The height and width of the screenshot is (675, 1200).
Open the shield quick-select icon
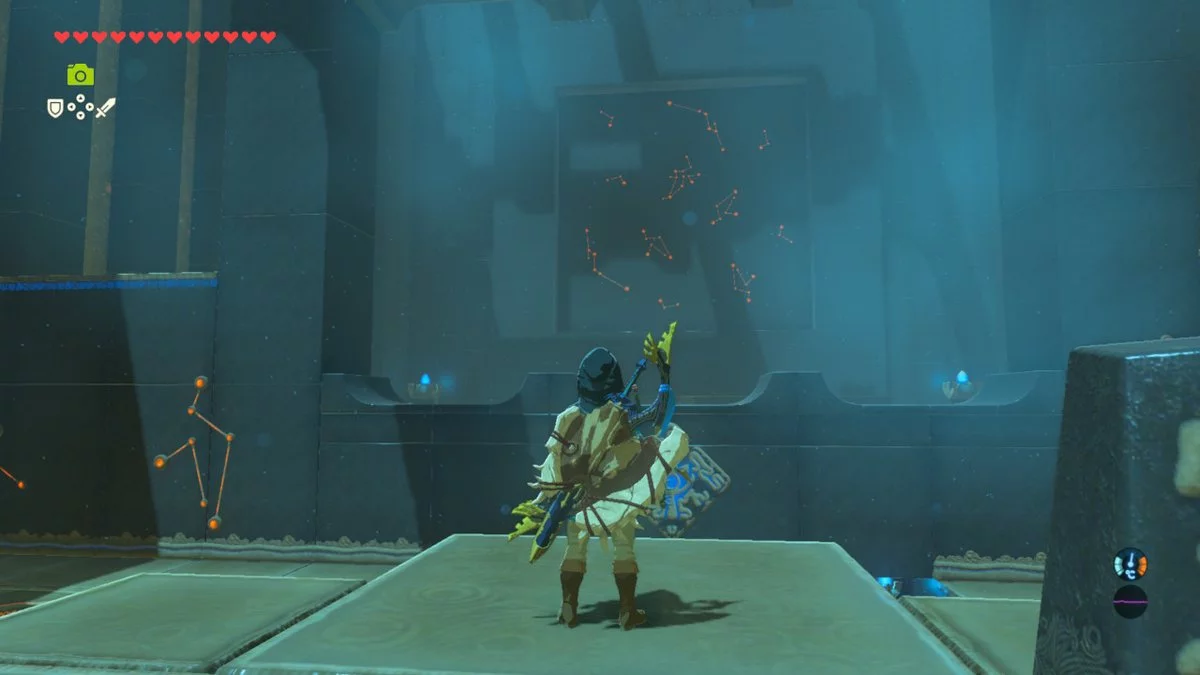click(x=55, y=107)
